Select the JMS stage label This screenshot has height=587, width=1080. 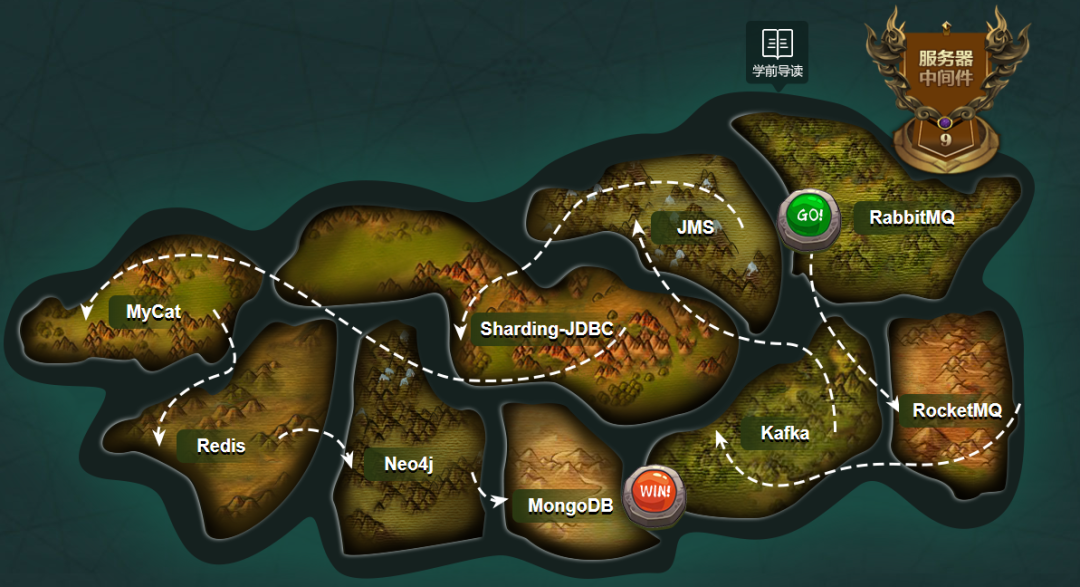click(695, 227)
